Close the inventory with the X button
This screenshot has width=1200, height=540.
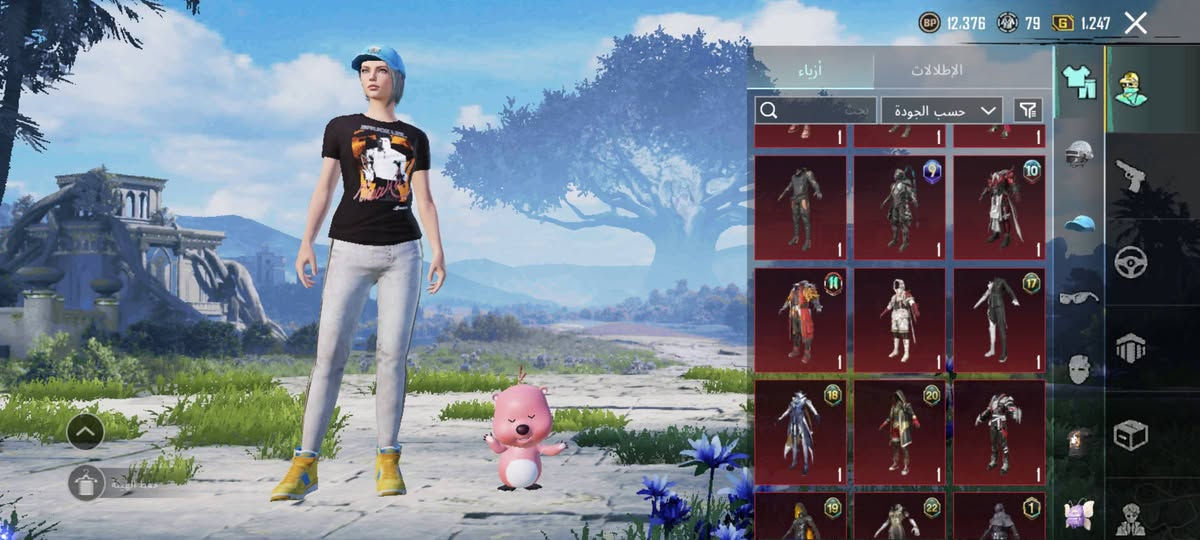[1135, 23]
